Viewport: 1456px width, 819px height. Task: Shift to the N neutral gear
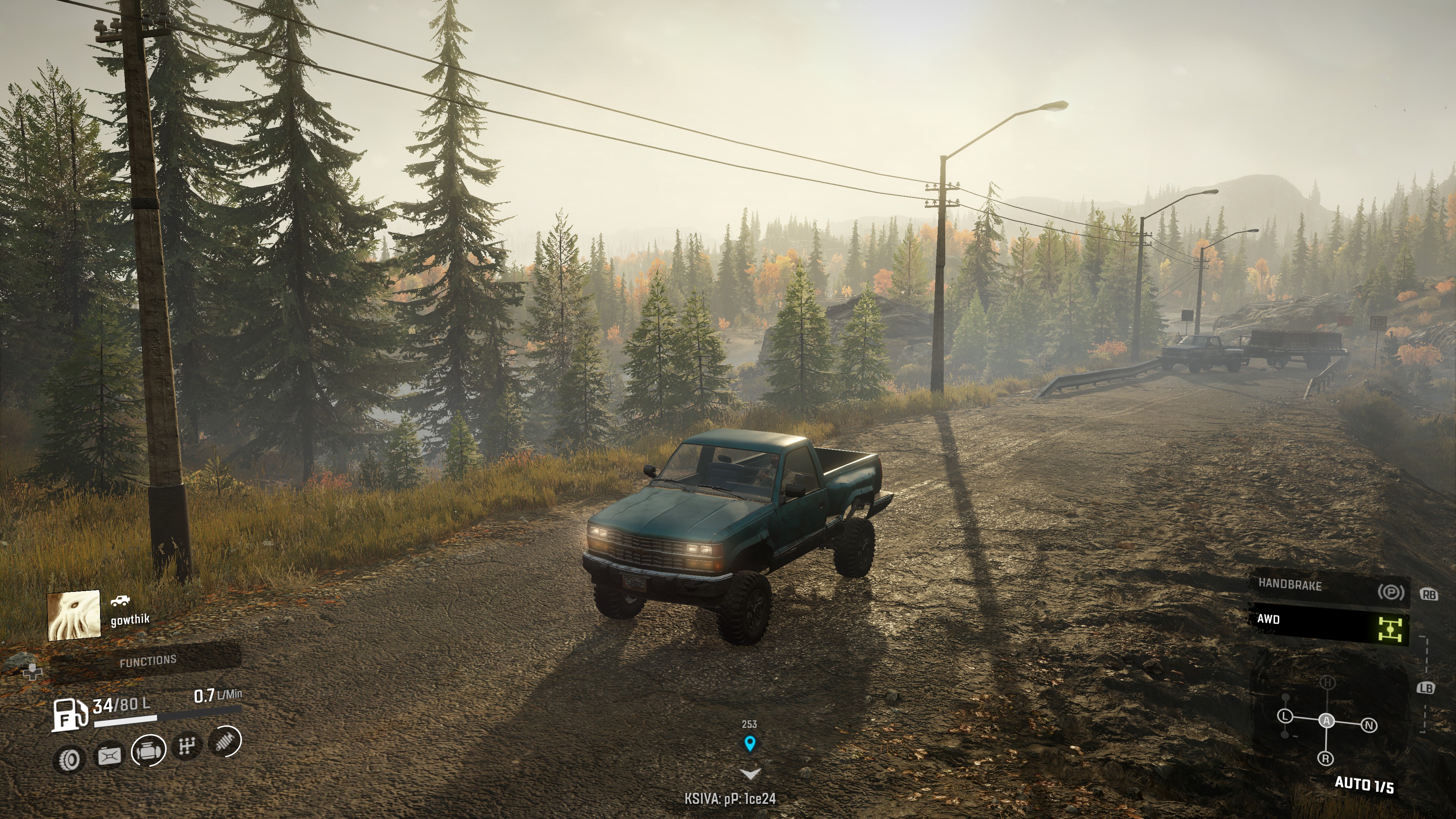point(1369,725)
